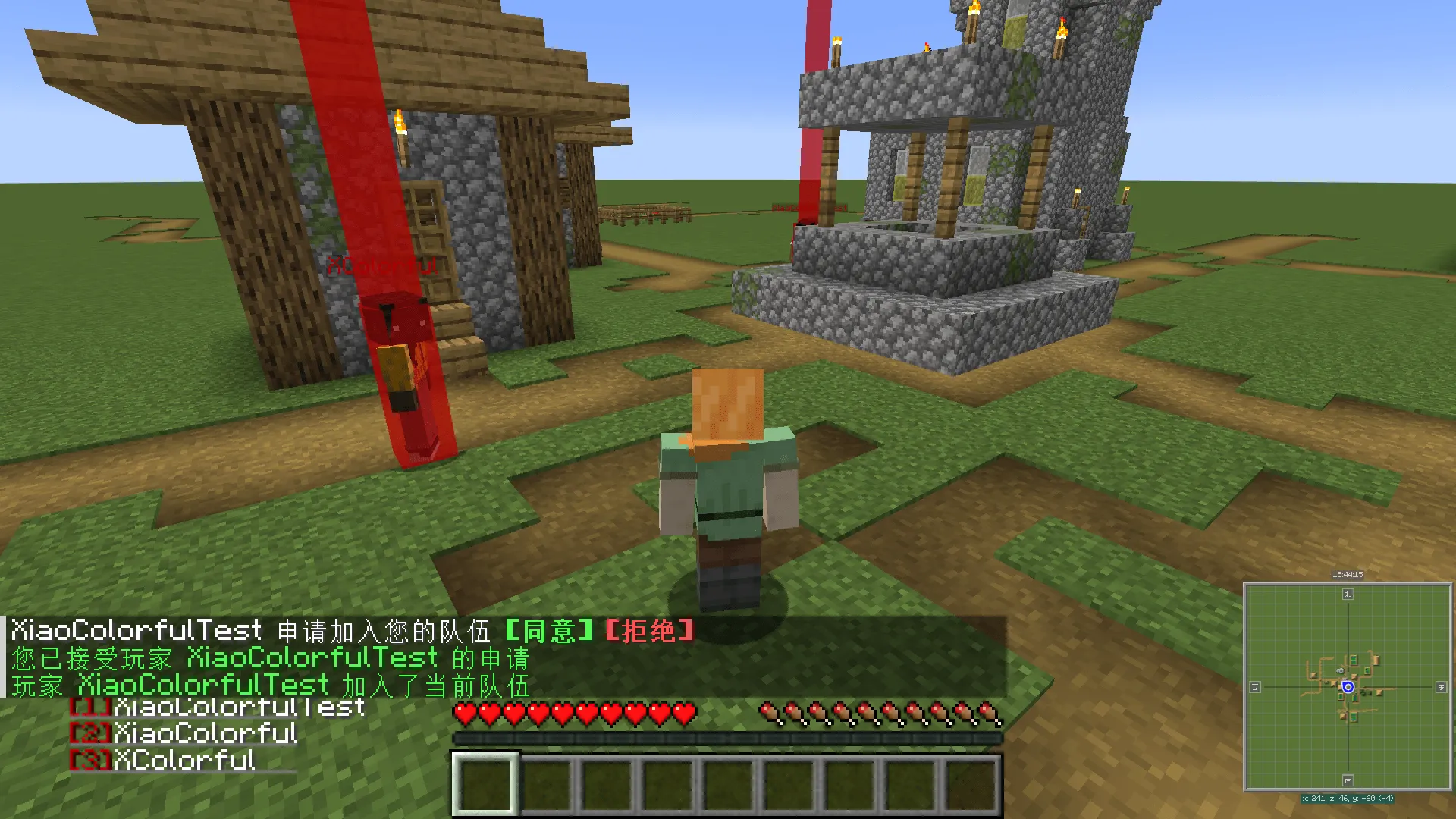
Task: Click the south direction marker on the minimap
Action: 1348,780
